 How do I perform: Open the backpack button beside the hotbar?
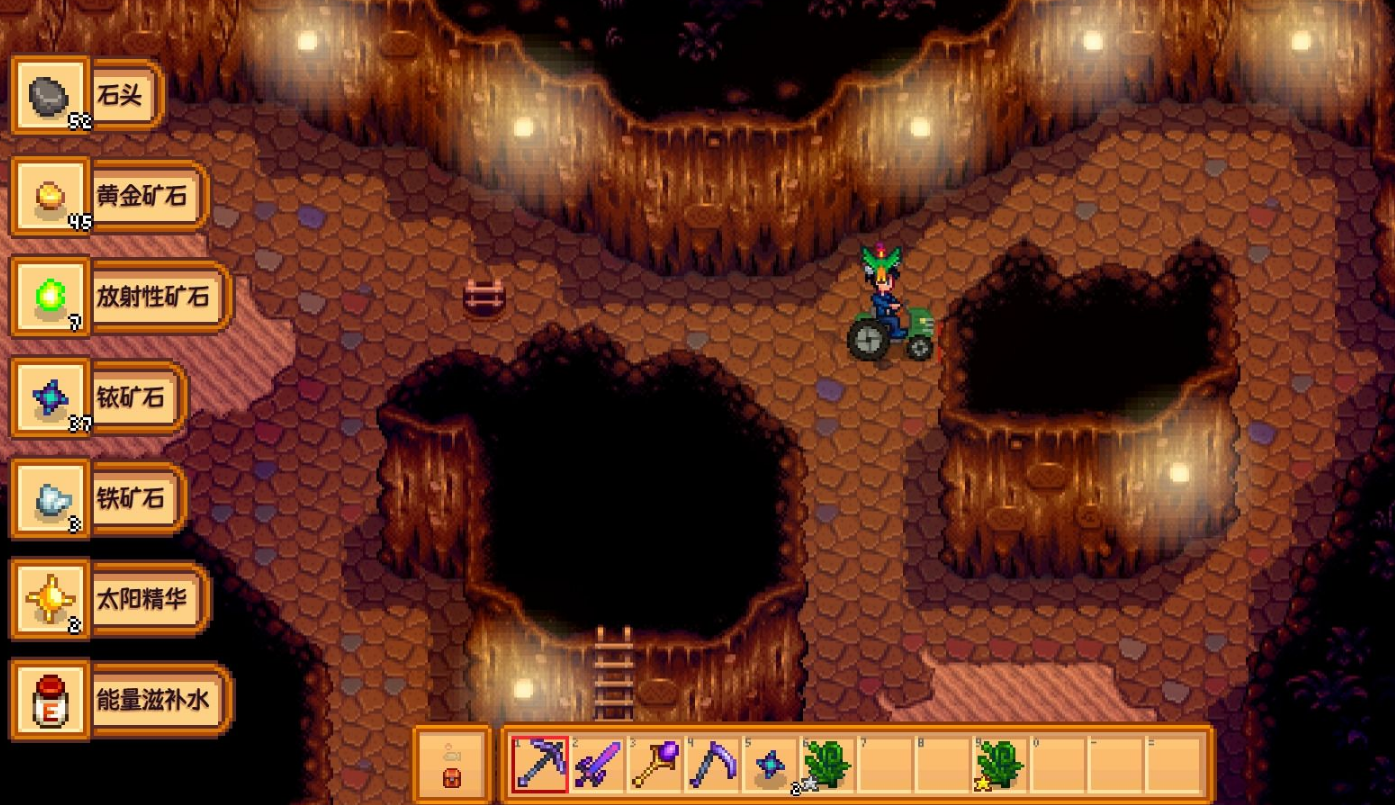pos(452,765)
